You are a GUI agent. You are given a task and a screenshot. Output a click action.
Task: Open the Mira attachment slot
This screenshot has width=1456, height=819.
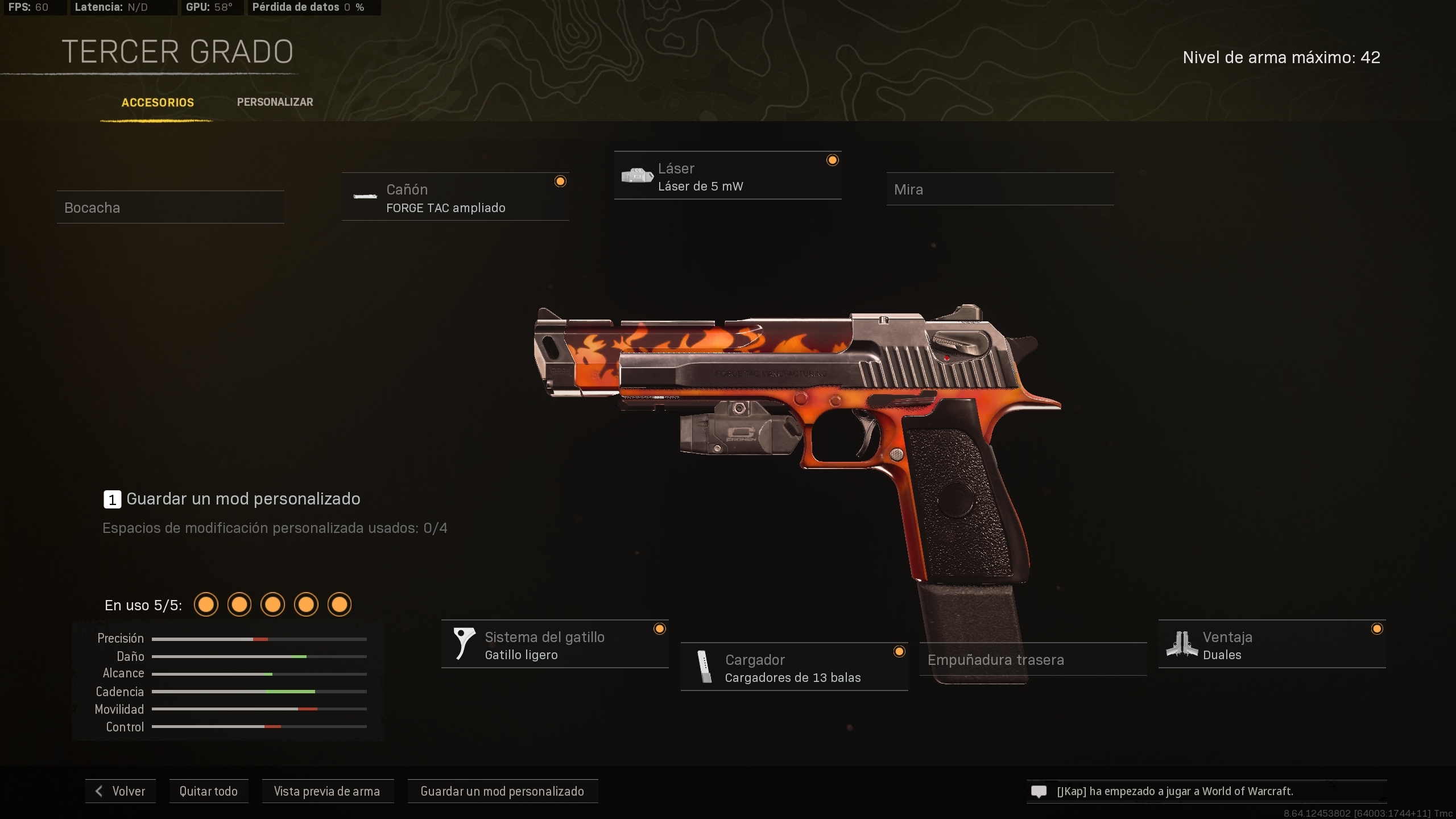(x=1000, y=189)
